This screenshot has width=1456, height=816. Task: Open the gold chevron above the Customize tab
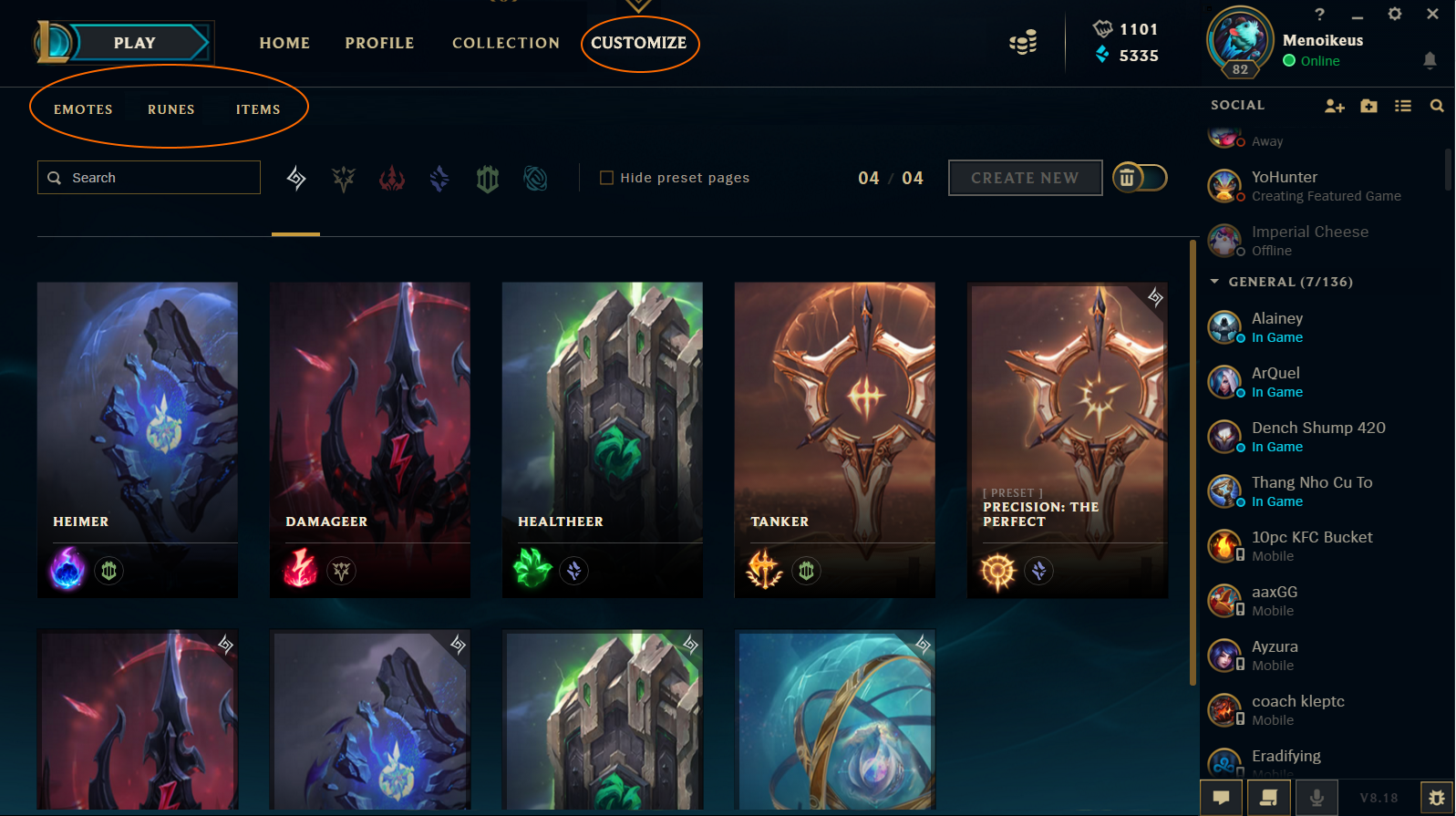pos(637,5)
